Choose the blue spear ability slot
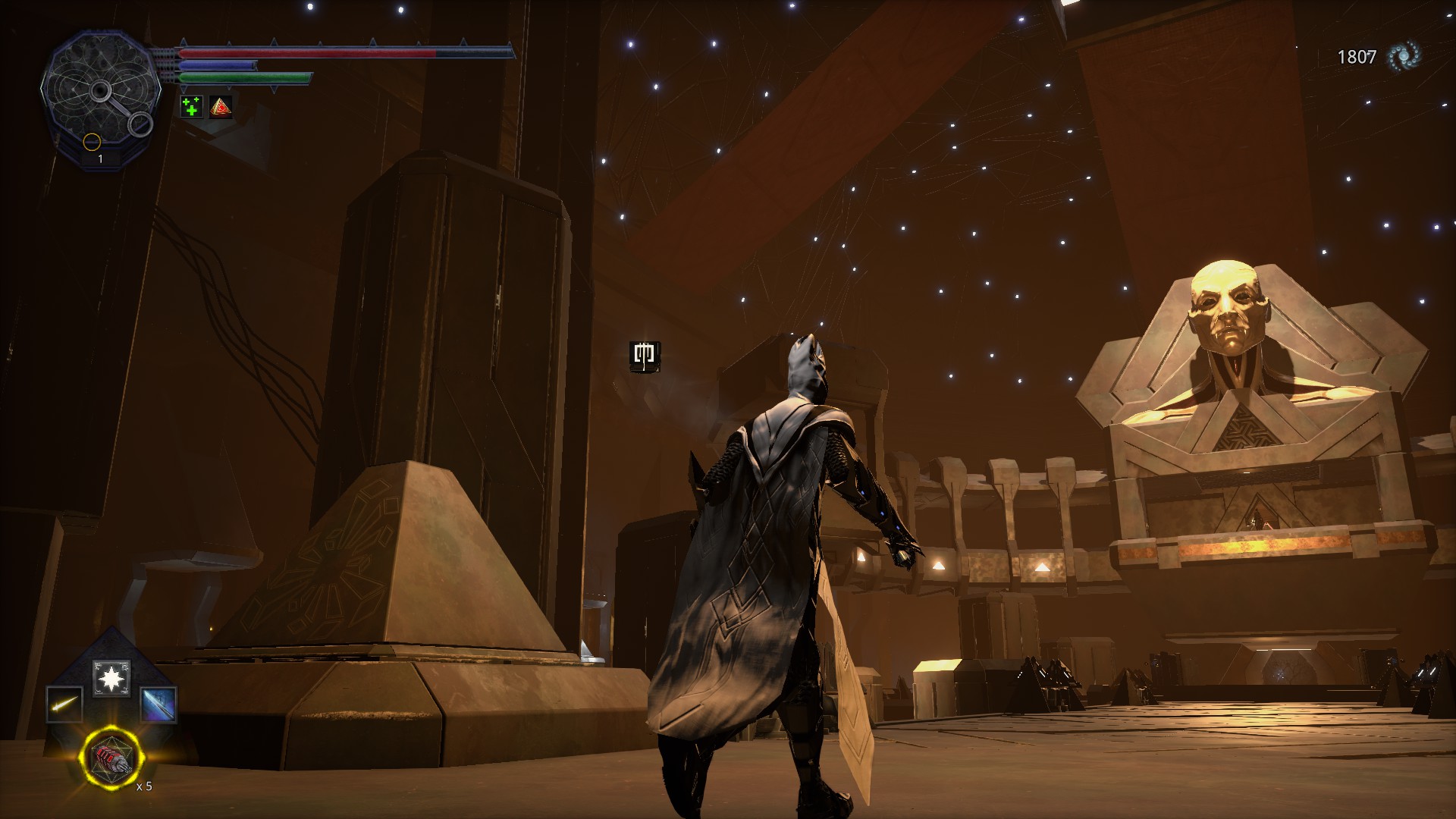 click(158, 704)
